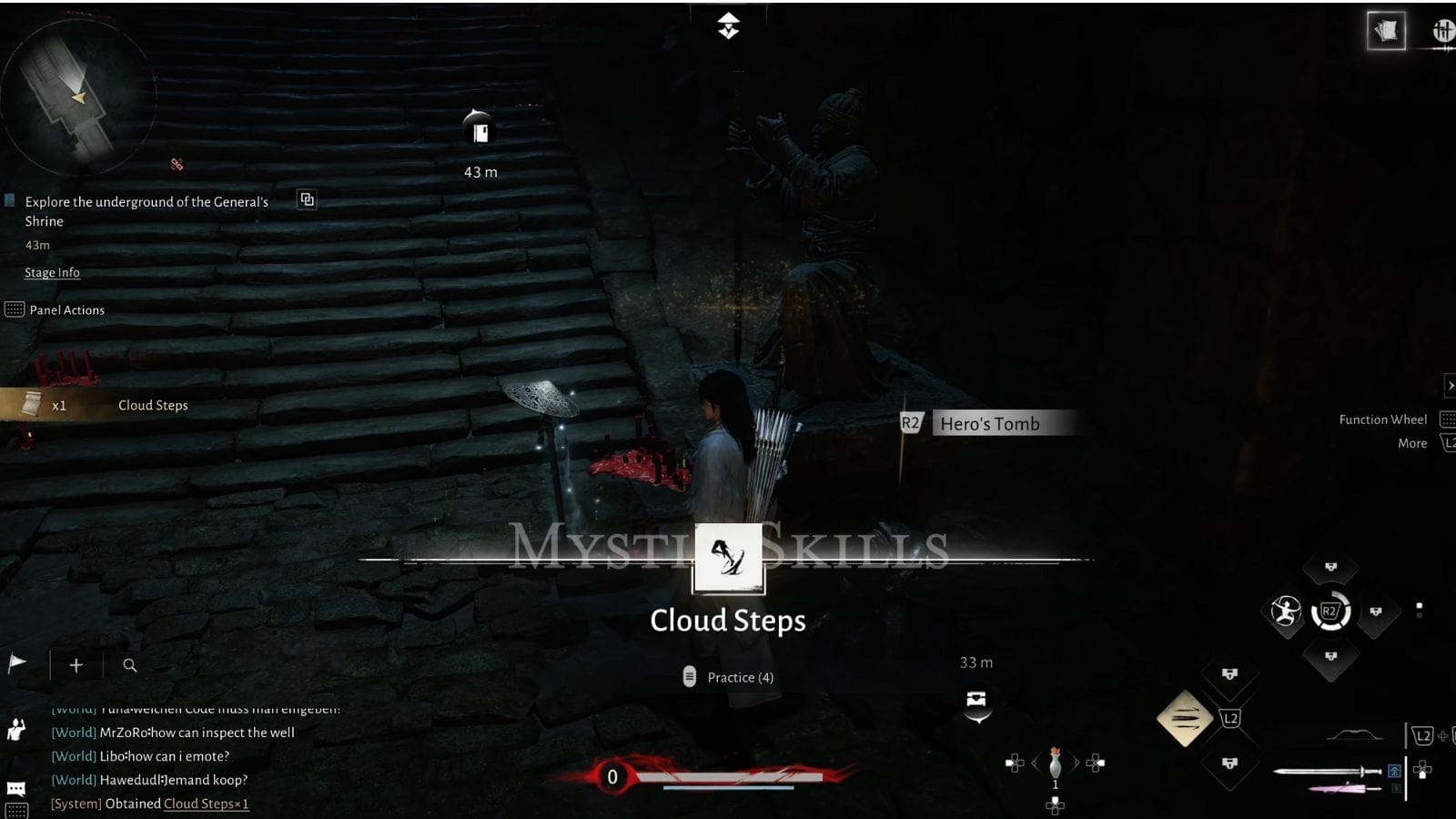Open the Stage Info link
The width and height of the screenshot is (1456, 819).
tap(51, 272)
